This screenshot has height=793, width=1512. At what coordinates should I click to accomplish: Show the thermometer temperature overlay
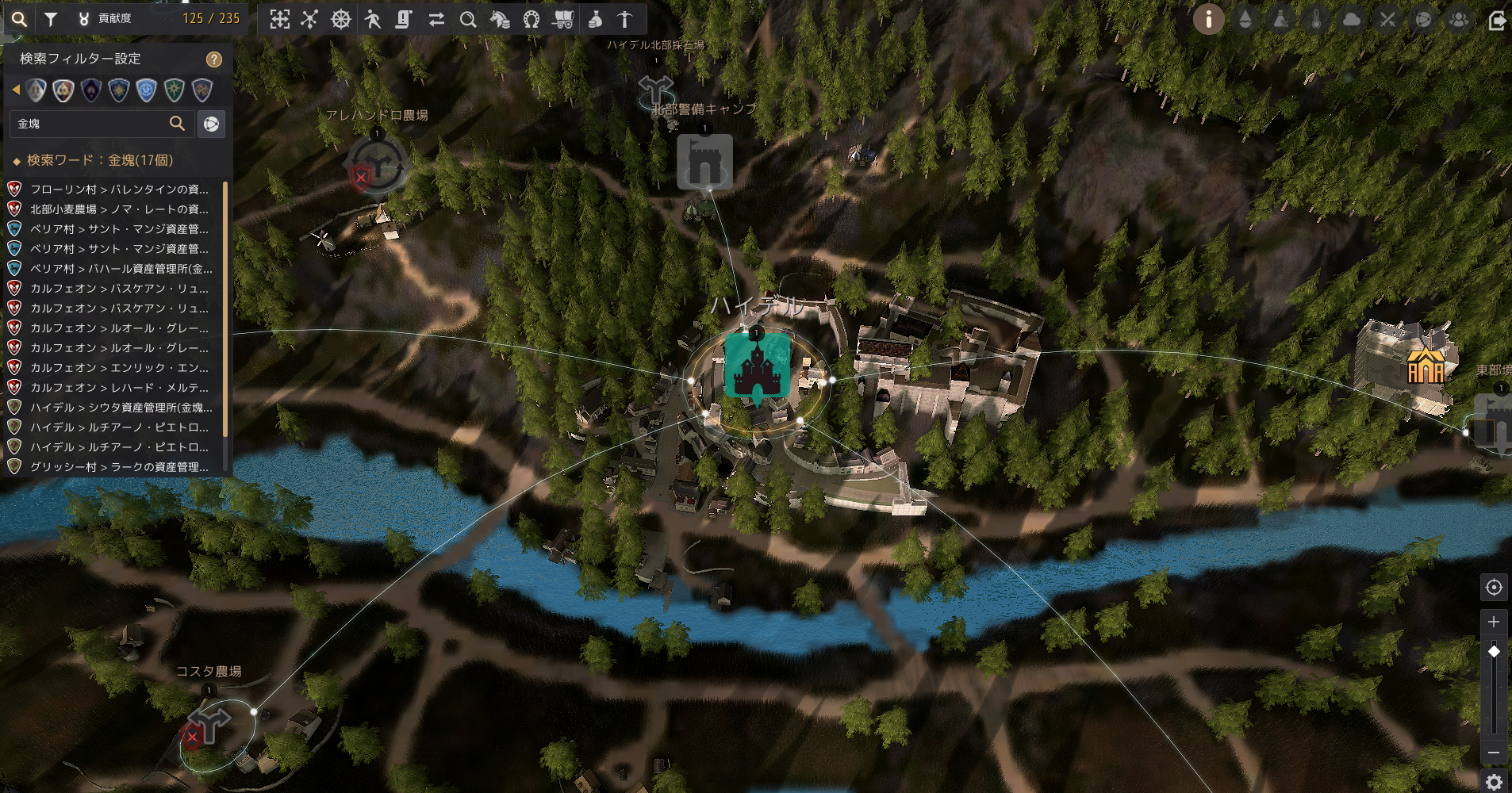1316,19
